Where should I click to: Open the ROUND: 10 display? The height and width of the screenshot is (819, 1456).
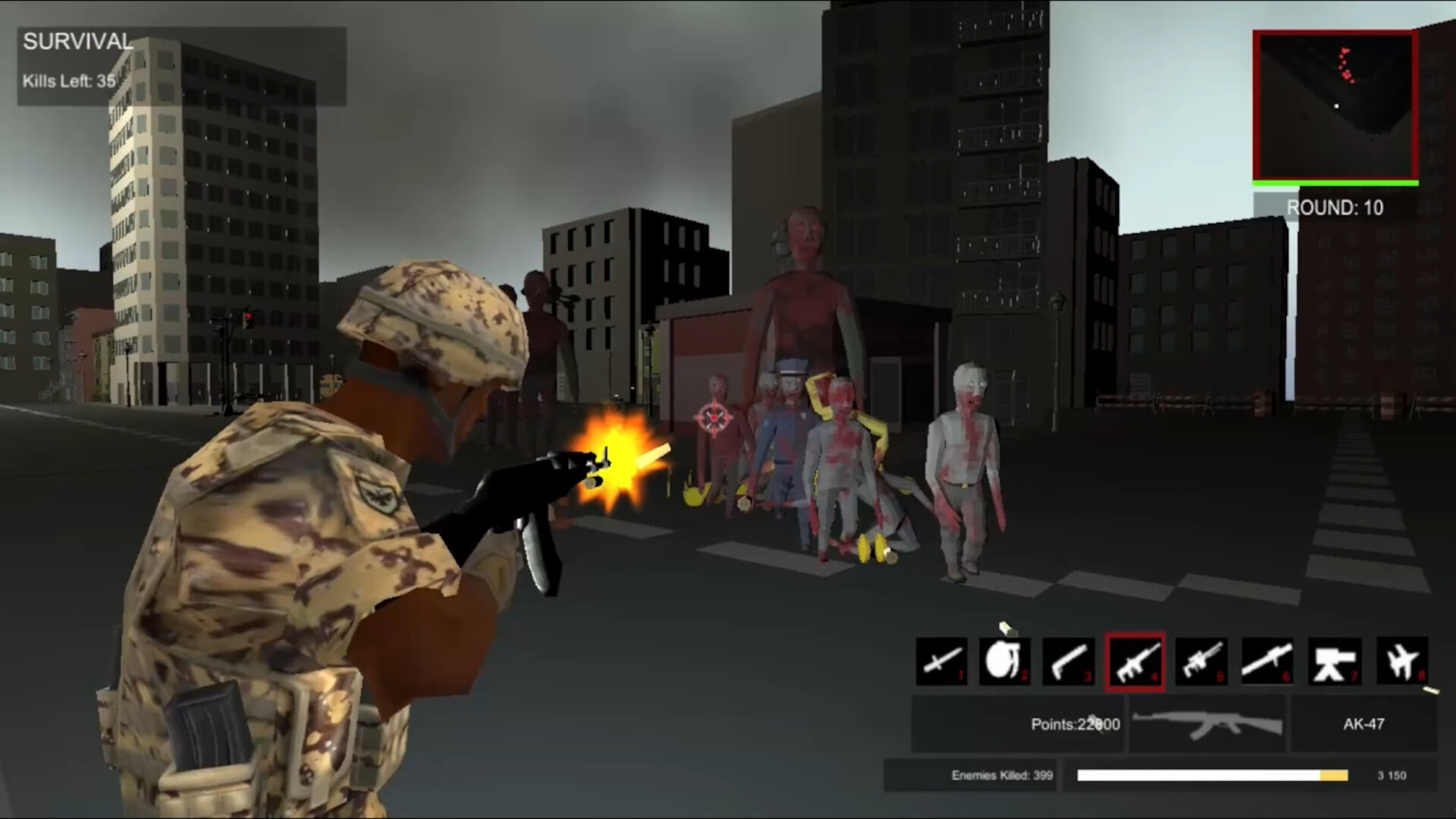[x=1335, y=208]
